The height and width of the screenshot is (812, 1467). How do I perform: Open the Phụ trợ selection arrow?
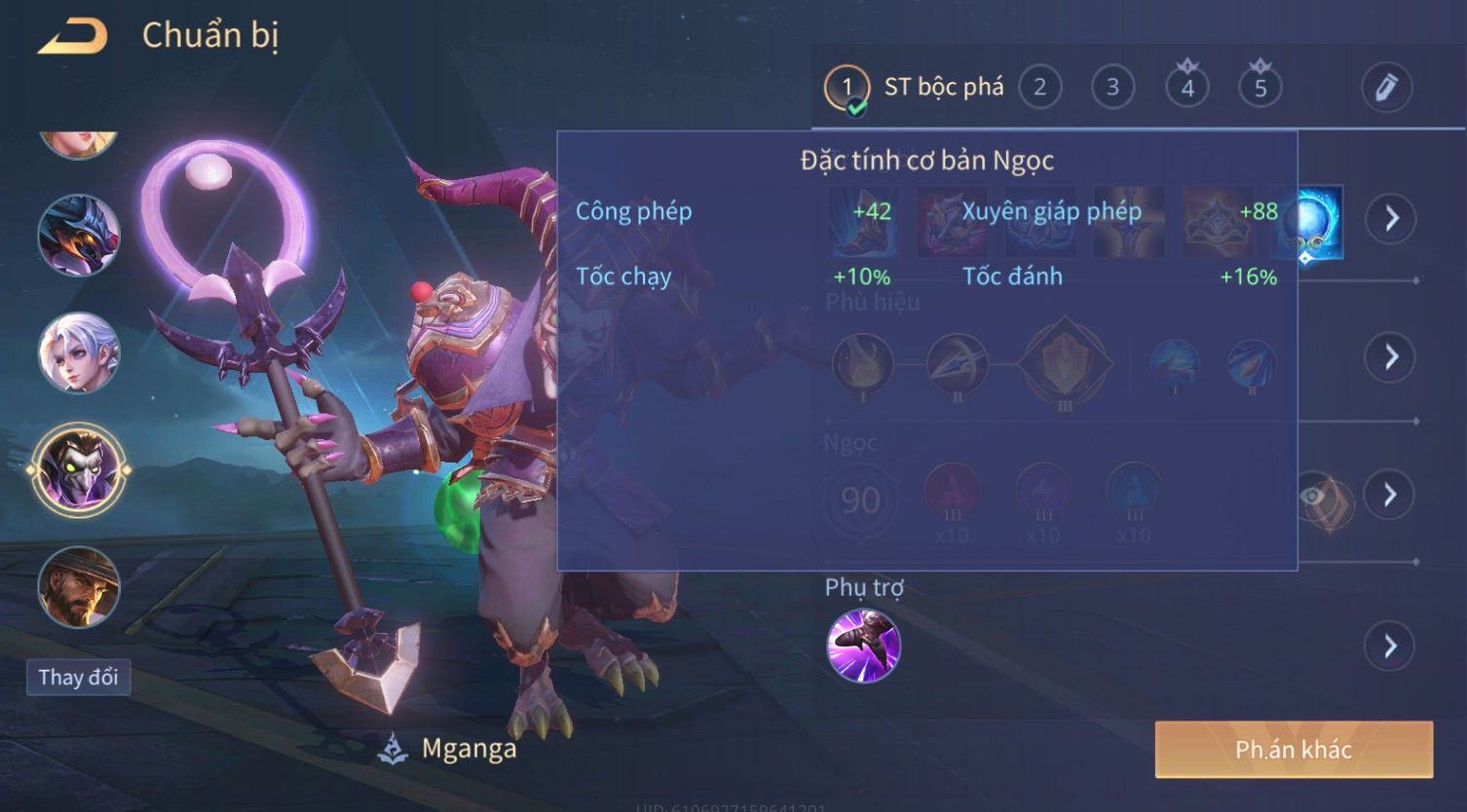point(1390,646)
